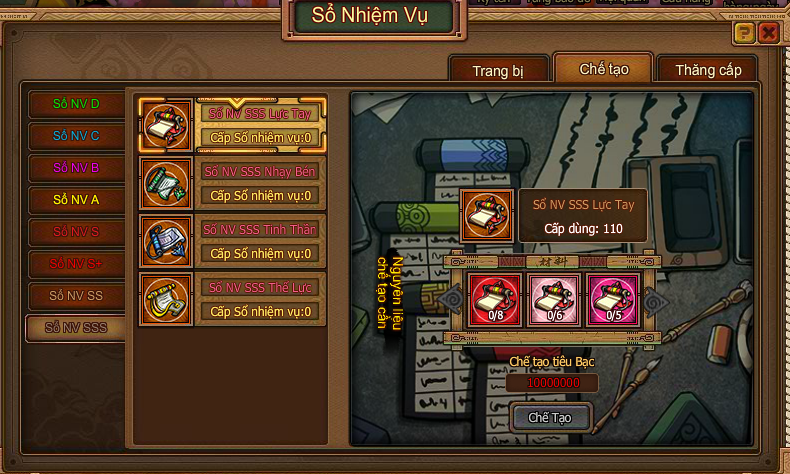Select the Sổ NV SS category
790x474 pixels.
(x=76, y=296)
